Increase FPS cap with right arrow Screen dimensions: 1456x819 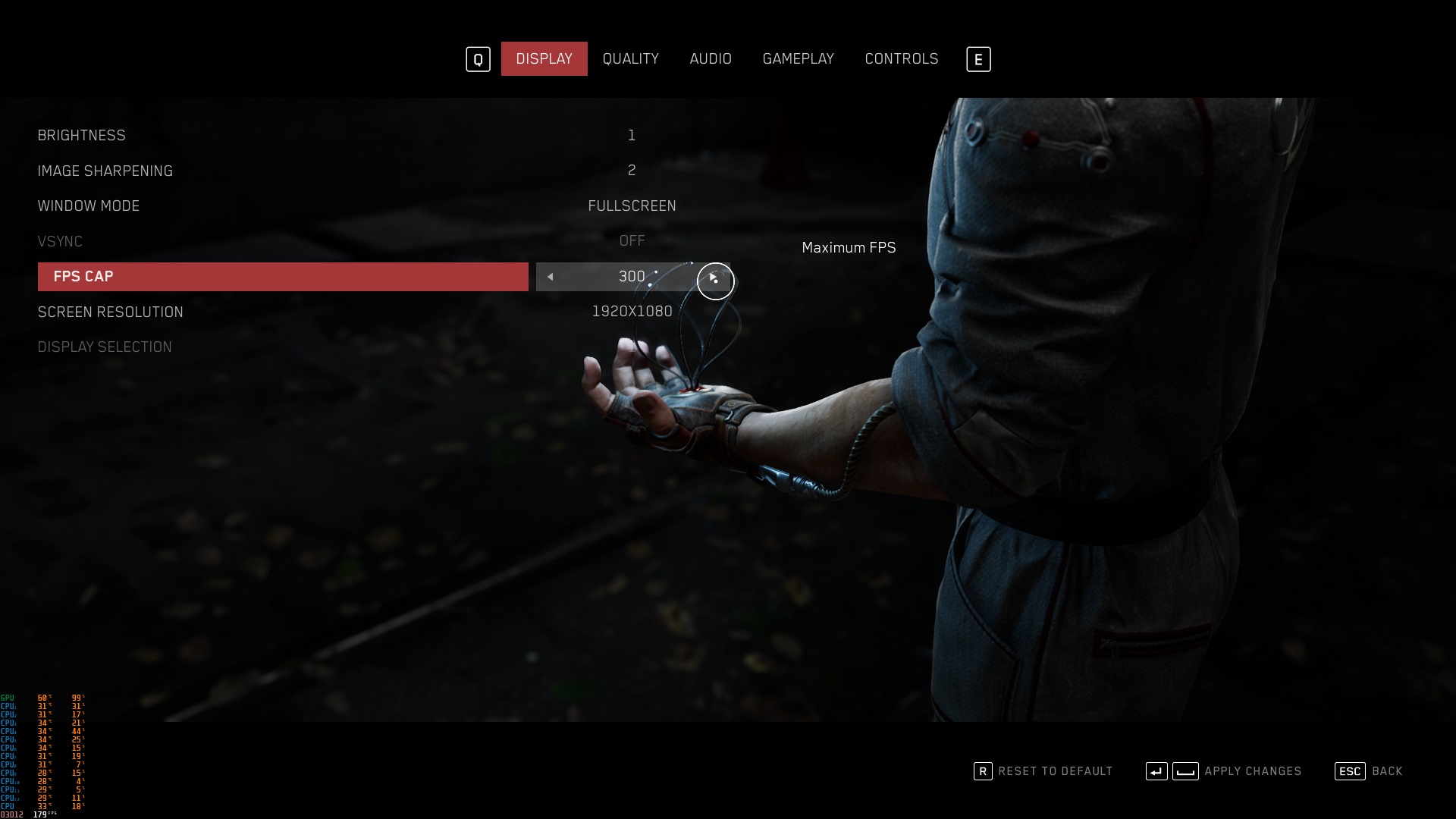(x=713, y=278)
